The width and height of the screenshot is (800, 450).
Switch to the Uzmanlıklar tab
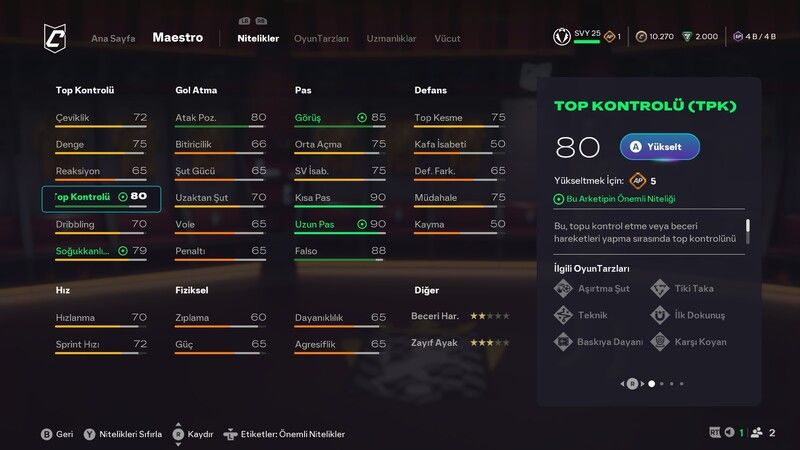coord(391,38)
